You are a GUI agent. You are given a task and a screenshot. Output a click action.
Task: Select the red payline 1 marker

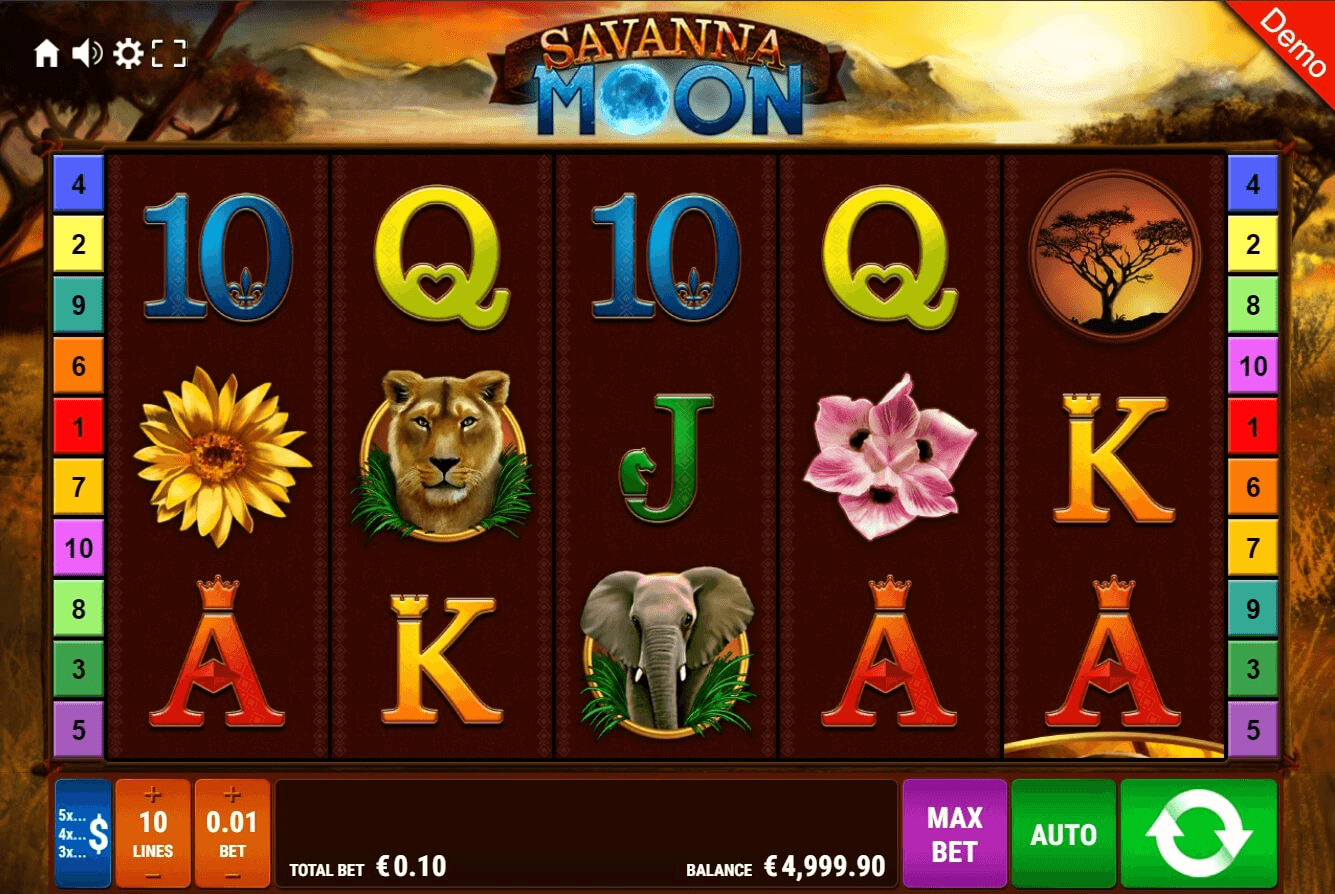(x=79, y=427)
